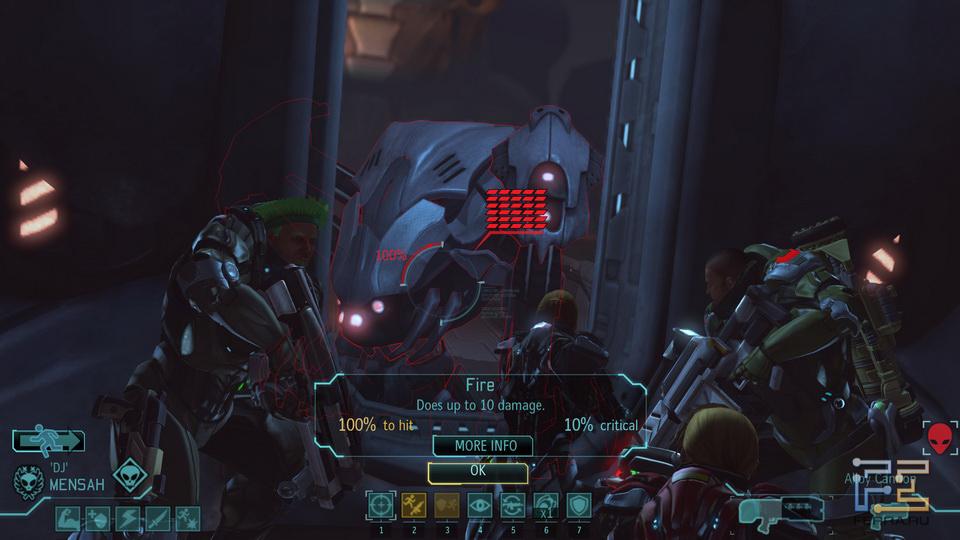Open MORE INFO about the shot
This screenshot has width=960, height=540.
point(483,445)
